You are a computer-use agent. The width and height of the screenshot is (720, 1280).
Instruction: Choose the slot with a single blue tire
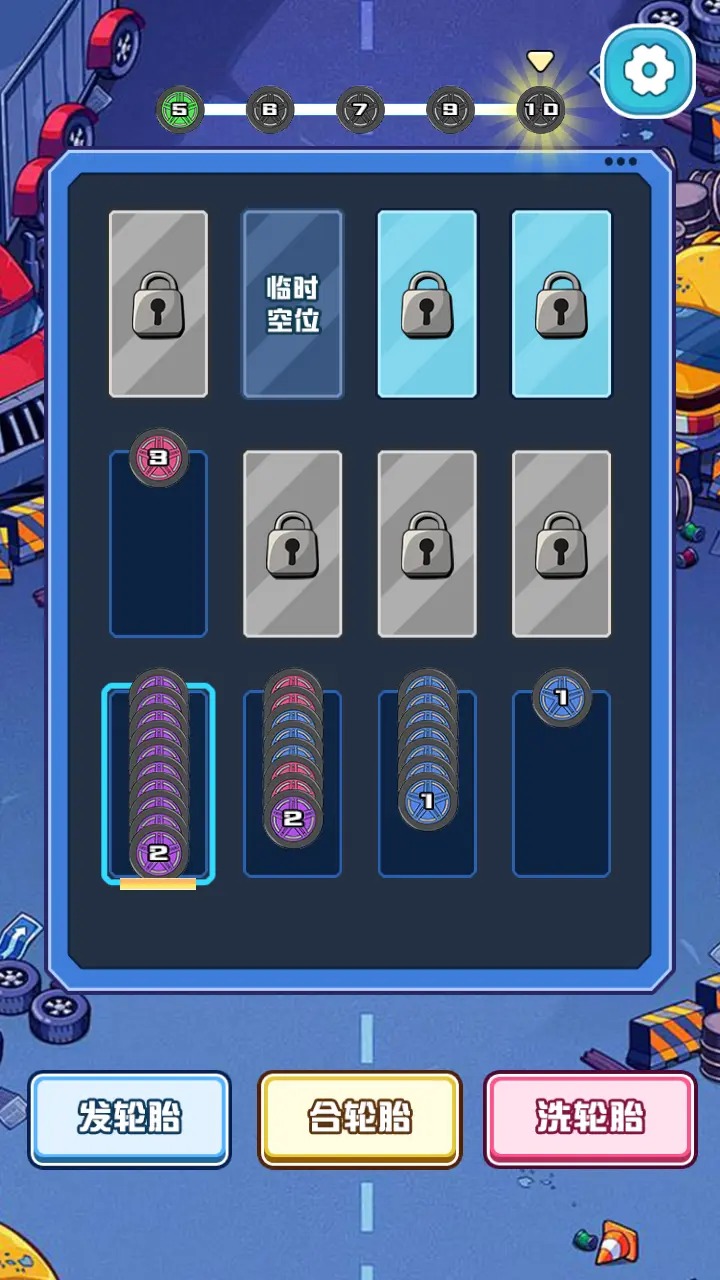[x=561, y=780]
